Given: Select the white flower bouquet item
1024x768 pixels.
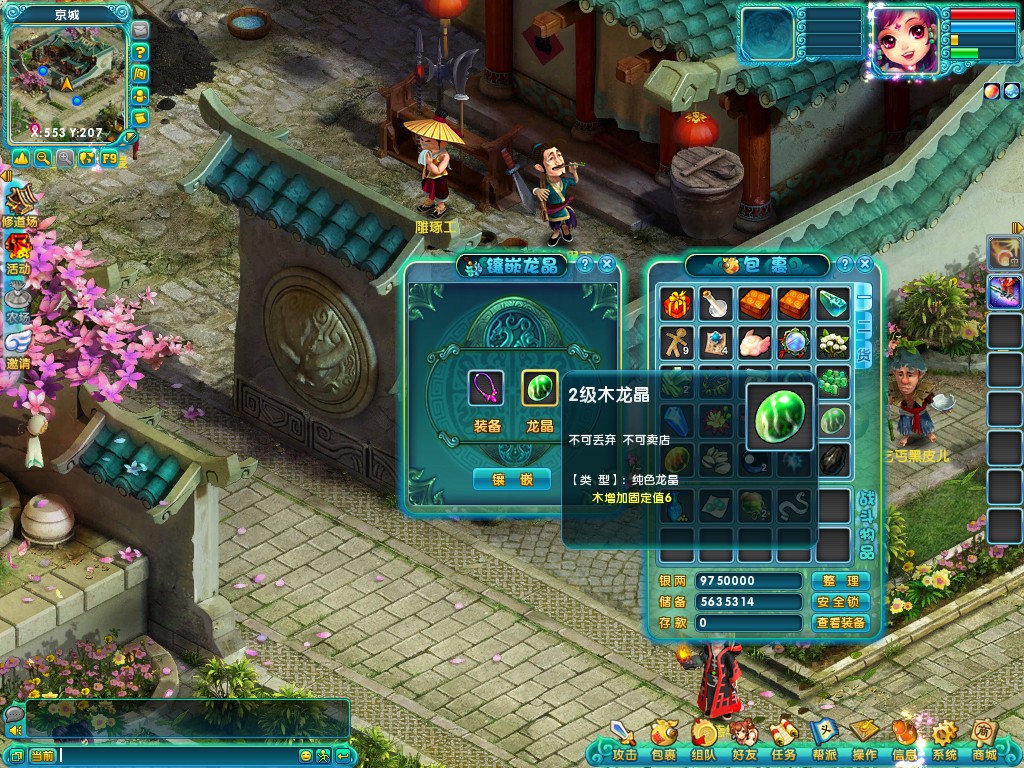Looking at the screenshot, I should point(833,342).
